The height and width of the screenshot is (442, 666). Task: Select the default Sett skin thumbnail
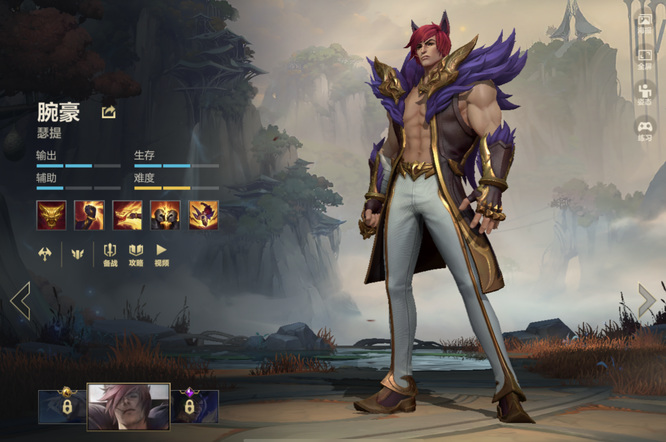(x=128, y=406)
